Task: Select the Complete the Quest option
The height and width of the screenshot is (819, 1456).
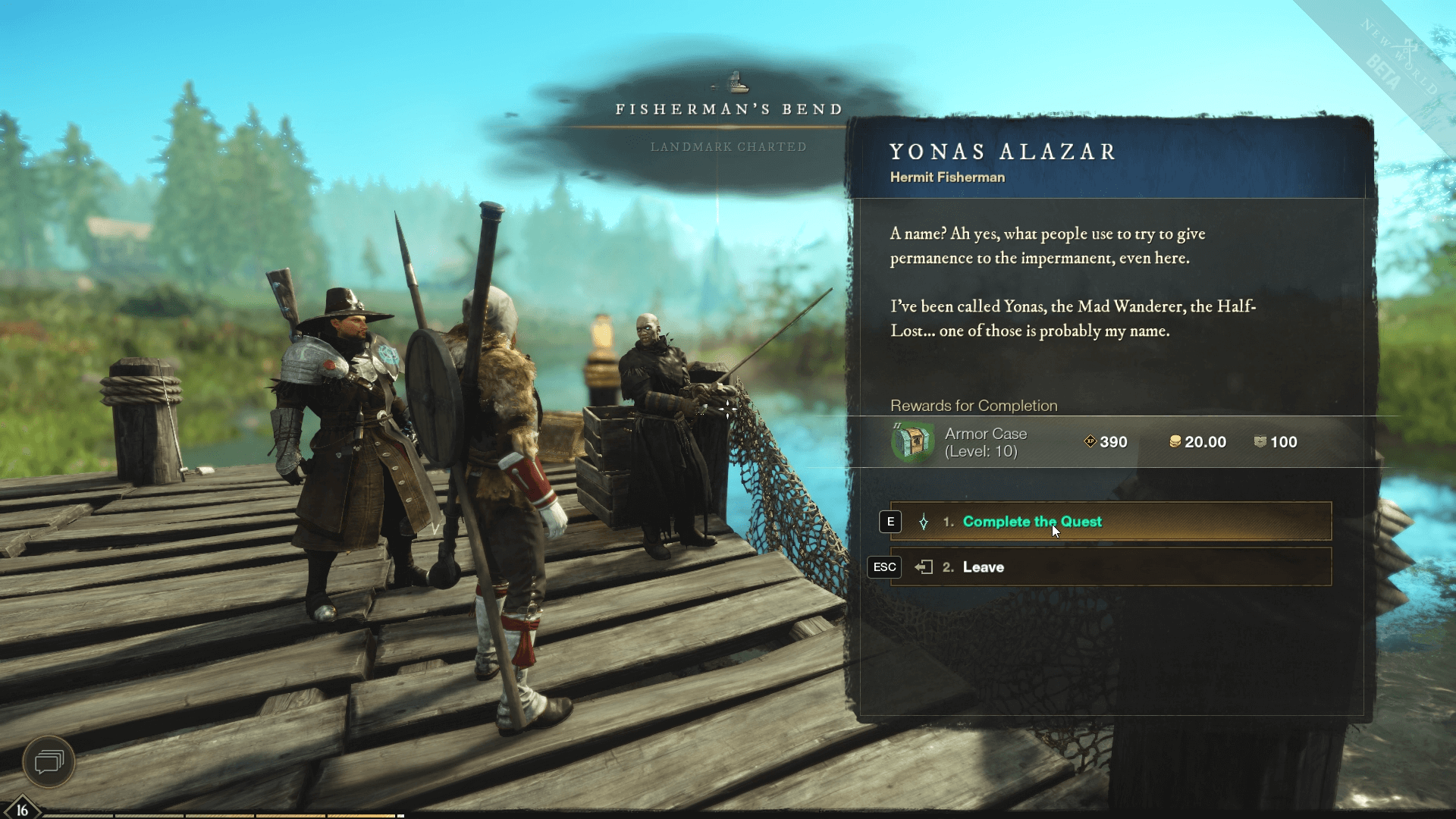Action: [1031, 522]
